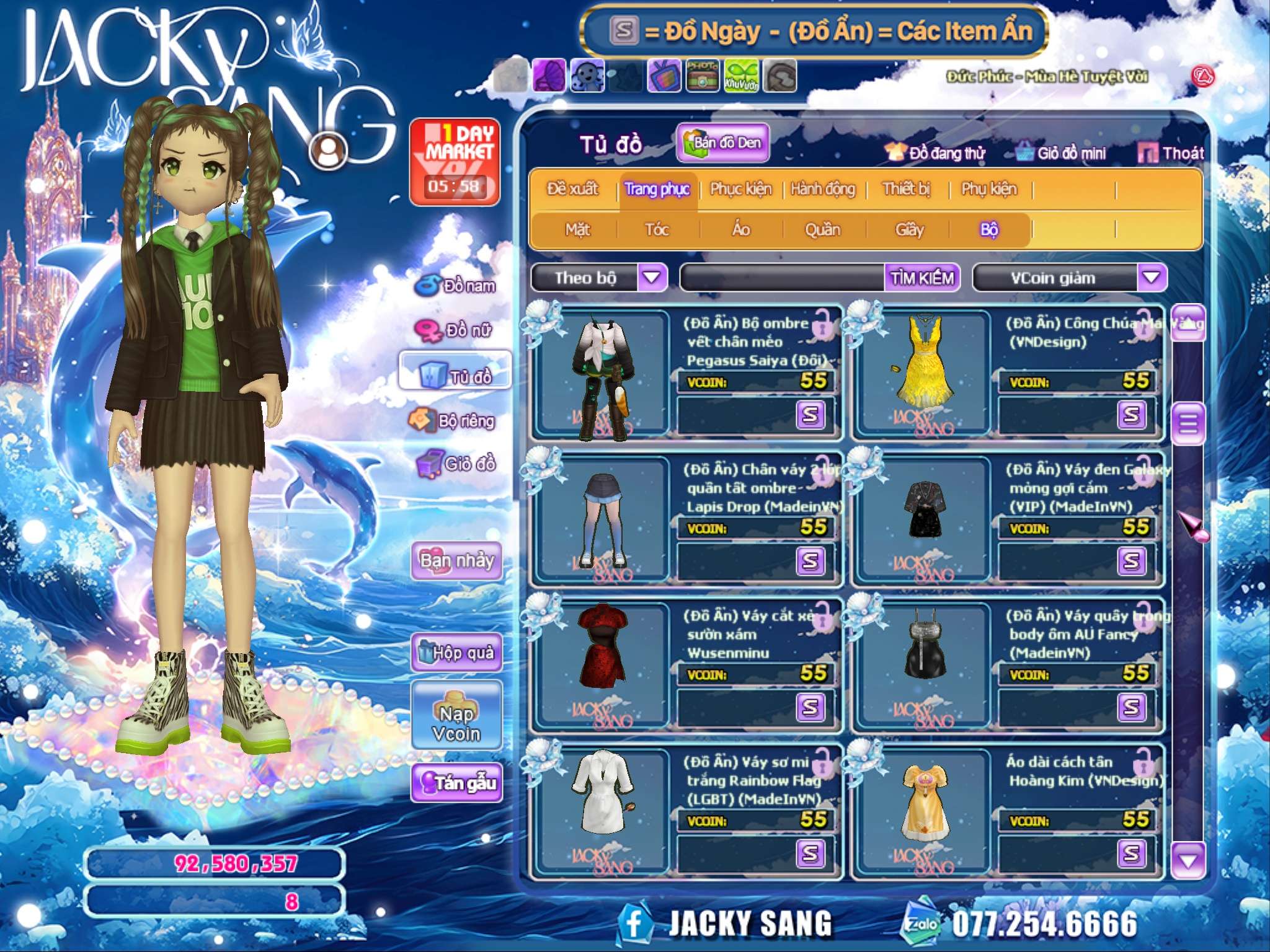Open the VCoin giảm sort dropdown
Viewport: 1270px width, 952px height.
coord(1152,277)
